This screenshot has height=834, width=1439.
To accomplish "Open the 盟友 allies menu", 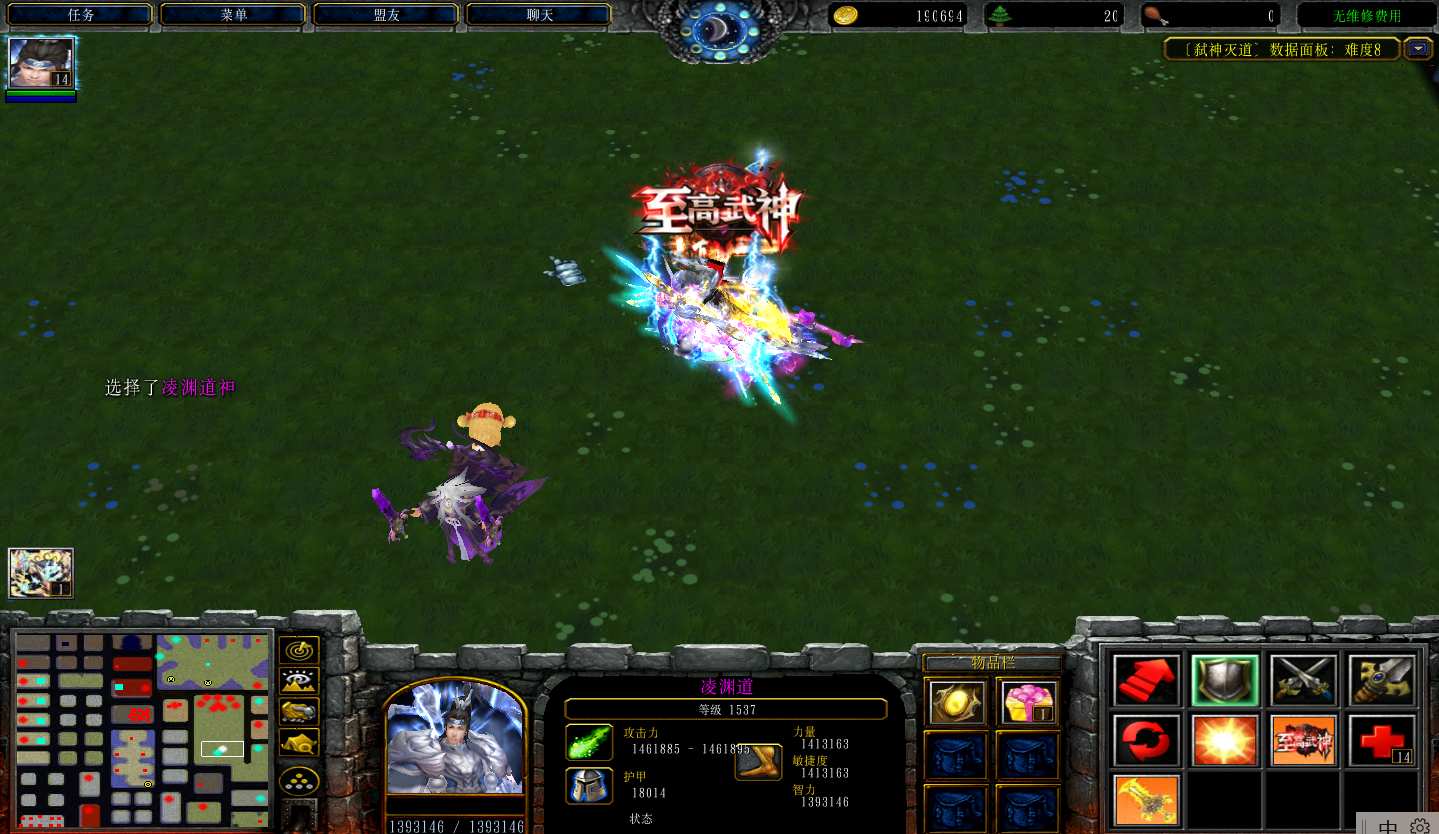I will (x=387, y=15).
